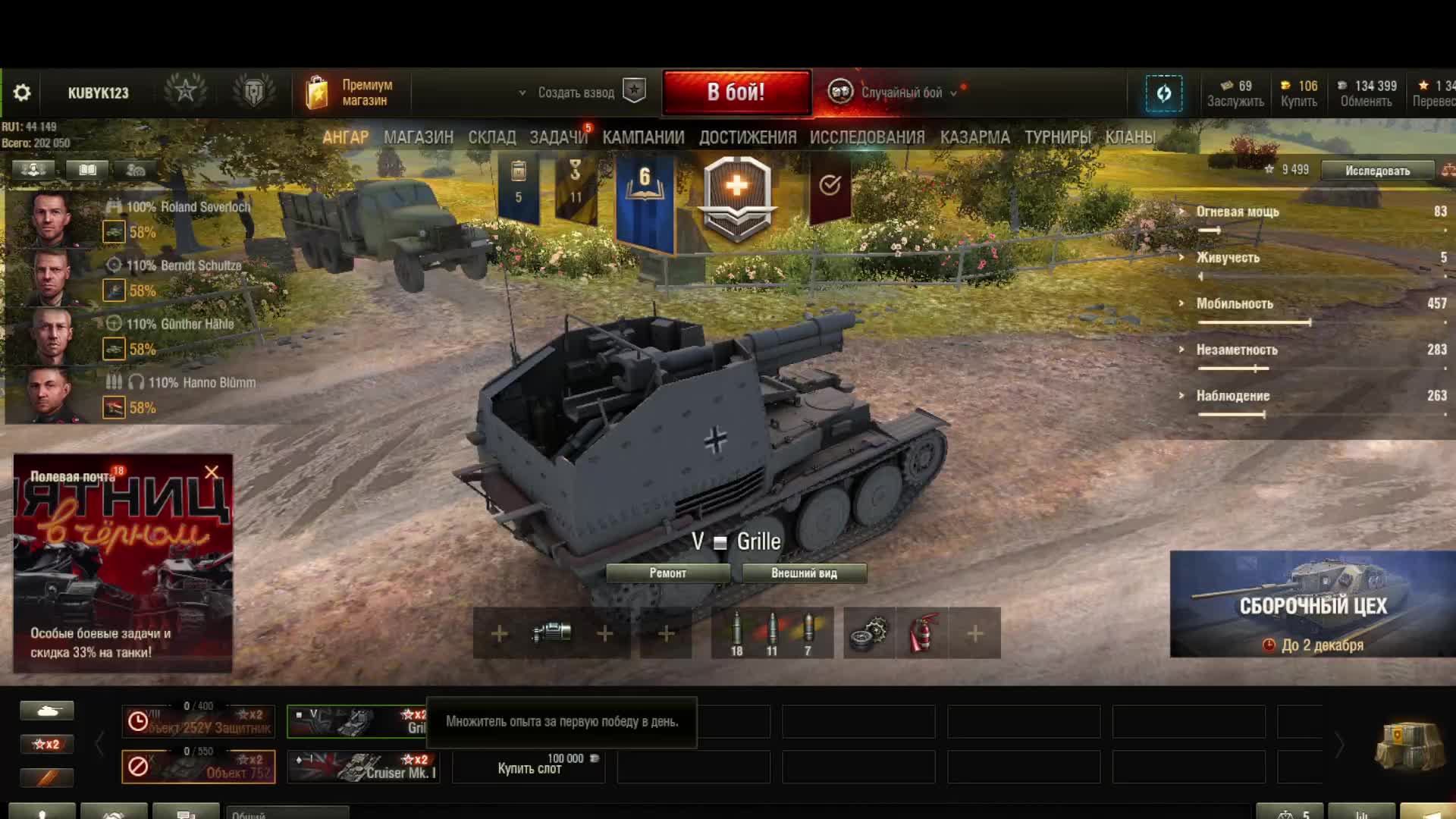Screen dimensions: 1456x819
Task: Go to the ЗАДАЧИ tab
Action: click(x=558, y=137)
